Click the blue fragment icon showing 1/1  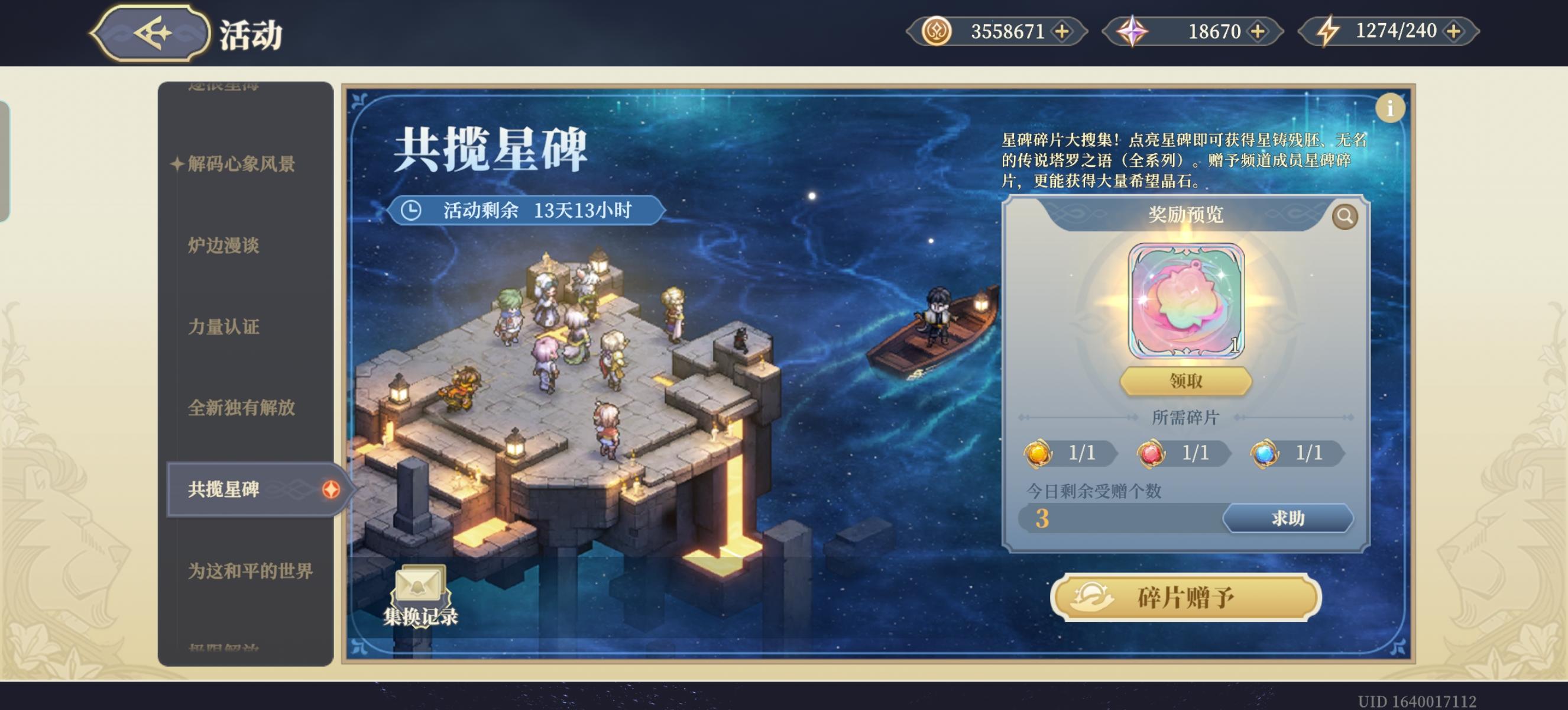pos(1262,453)
